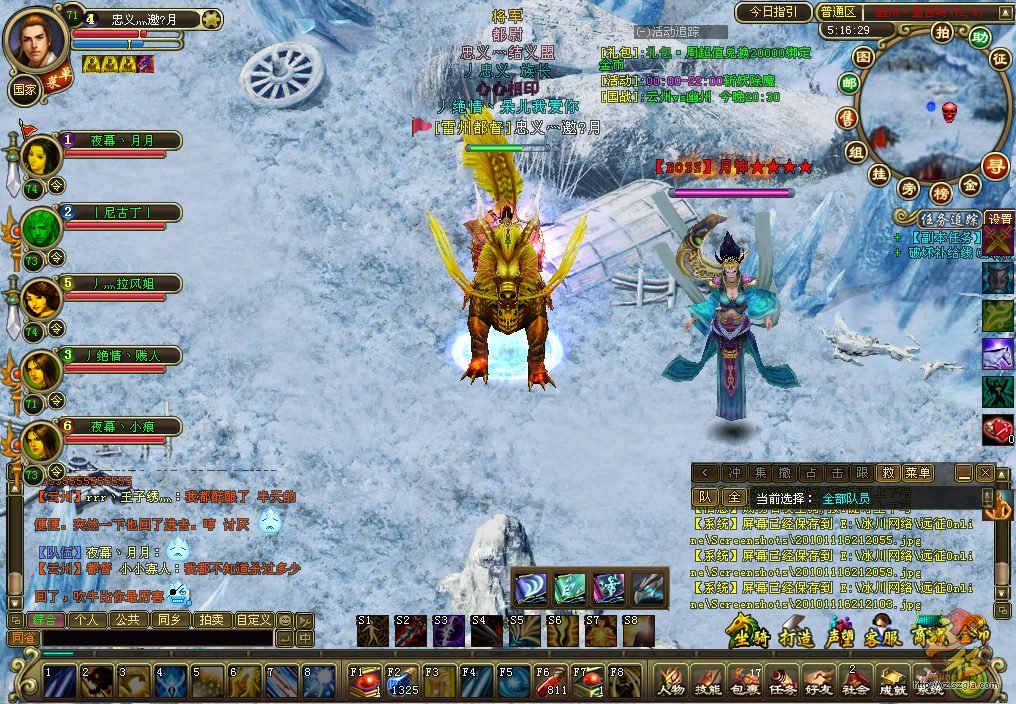
Task: Open the 榜 ranking button
Action: click(x=940, y=193)
